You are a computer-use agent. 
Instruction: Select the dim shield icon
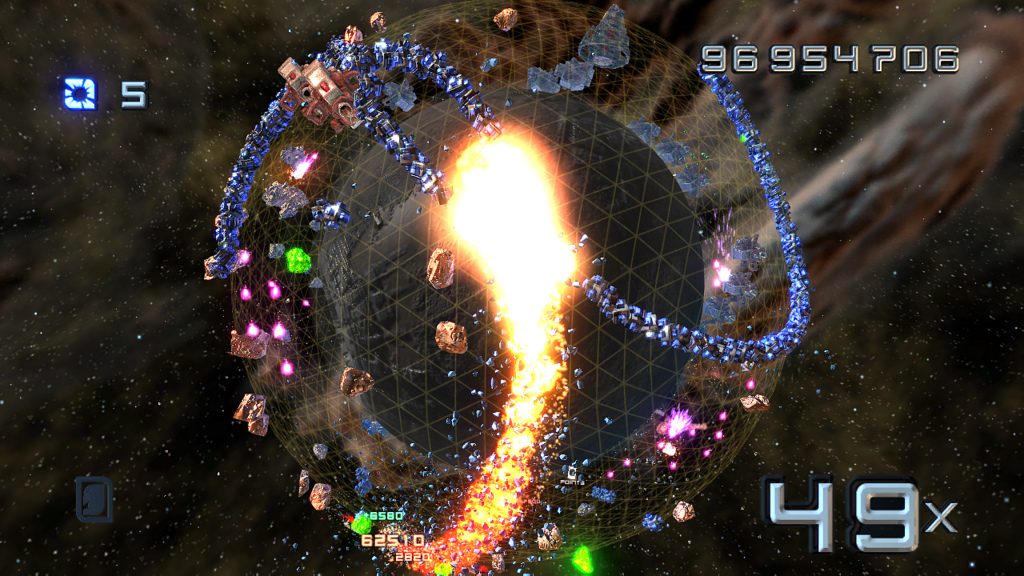94,499
